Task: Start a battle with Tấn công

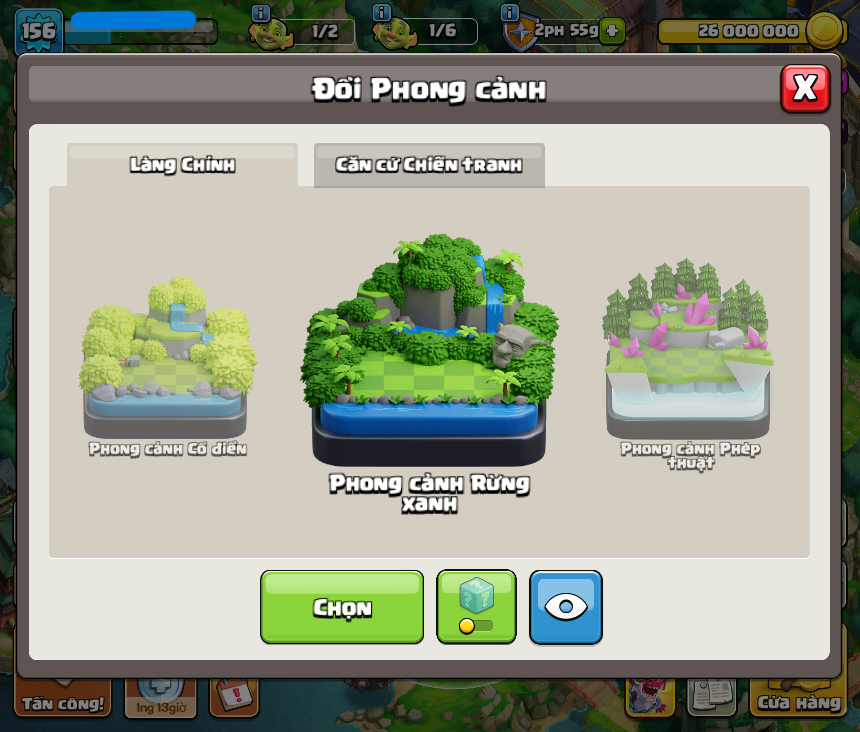Action: [63, 699]
